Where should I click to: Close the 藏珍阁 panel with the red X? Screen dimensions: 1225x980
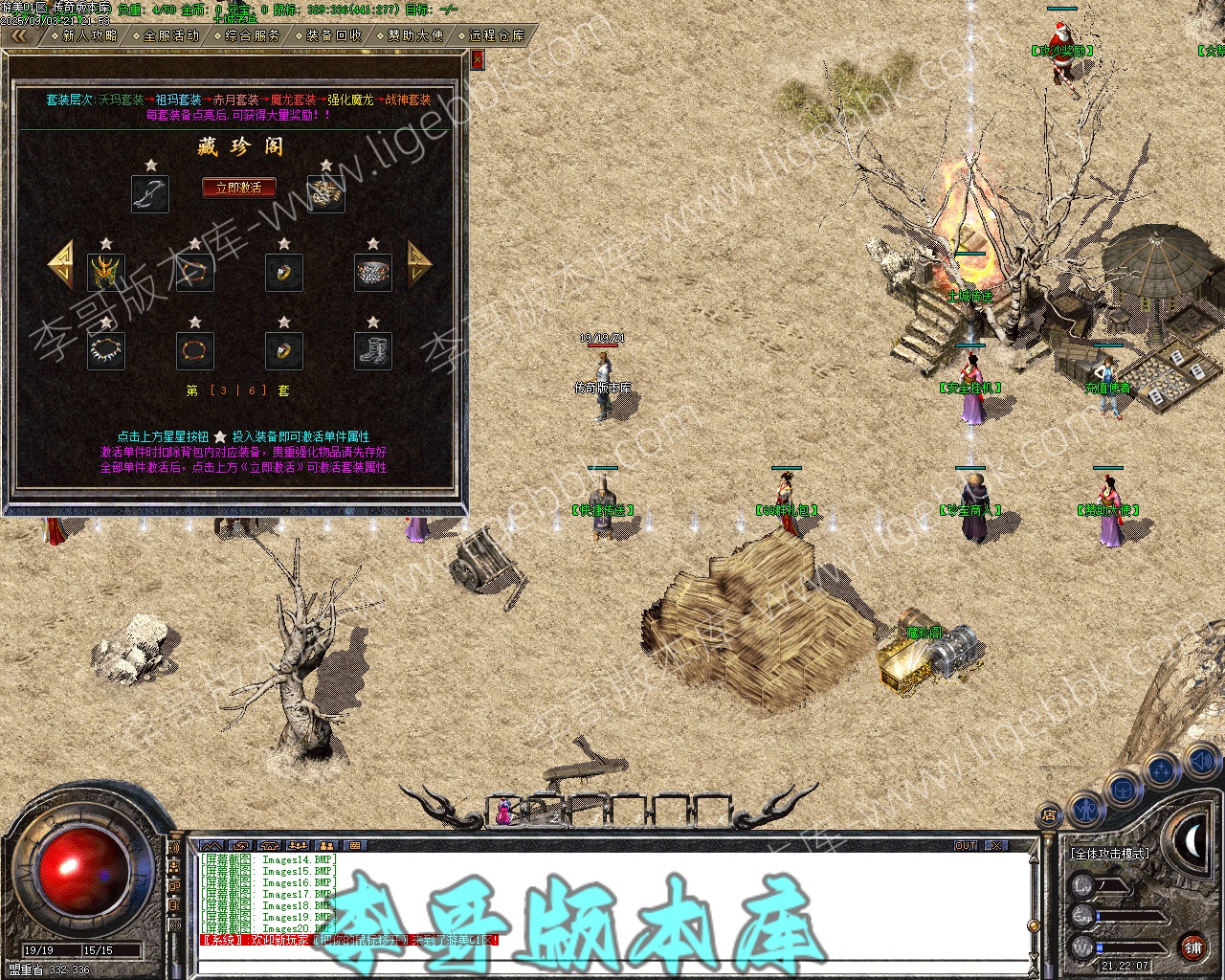(x=478, y=59)
